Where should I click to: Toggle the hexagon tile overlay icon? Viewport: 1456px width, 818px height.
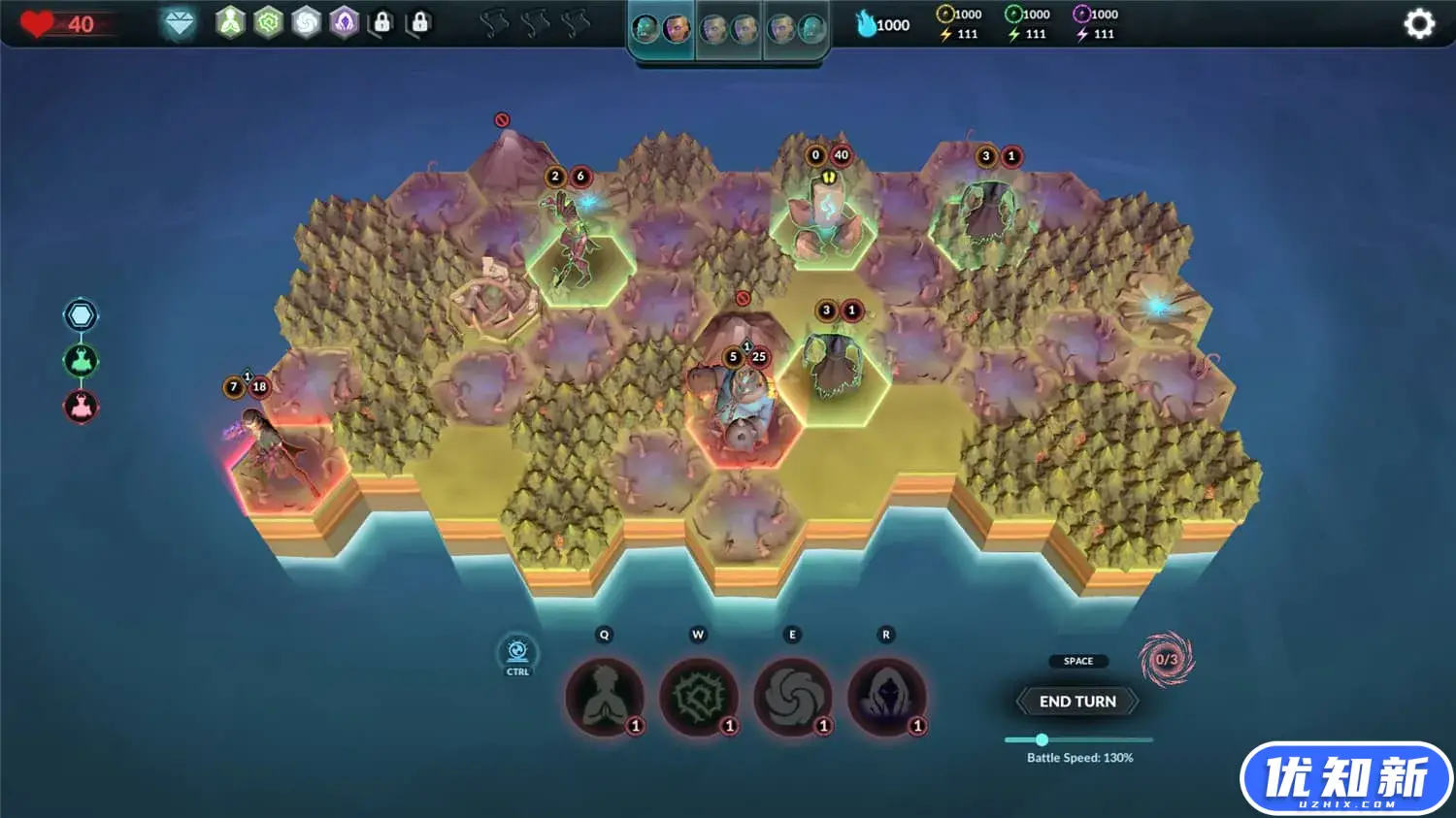[x=81, y=315]
